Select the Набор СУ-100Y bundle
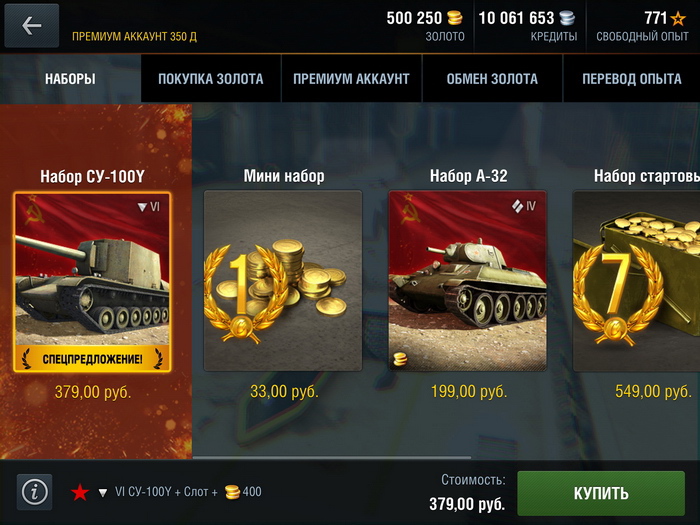 pyautogui.click(x=92, y=281)
